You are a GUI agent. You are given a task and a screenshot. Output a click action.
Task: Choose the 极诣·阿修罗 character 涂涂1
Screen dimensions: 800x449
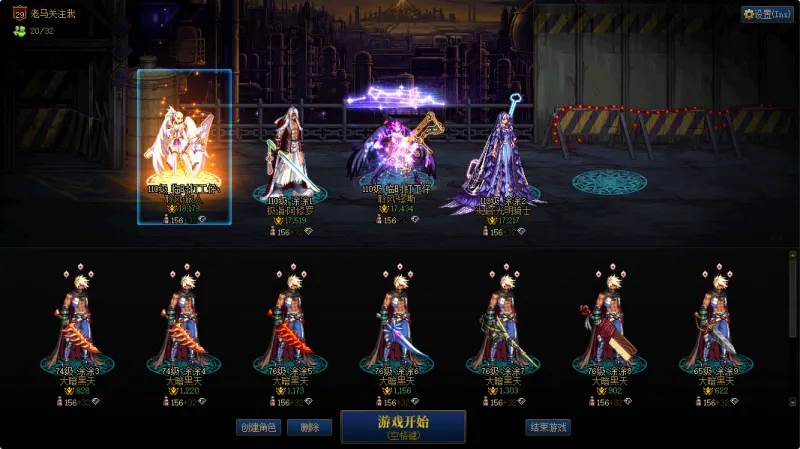(290, 155)
